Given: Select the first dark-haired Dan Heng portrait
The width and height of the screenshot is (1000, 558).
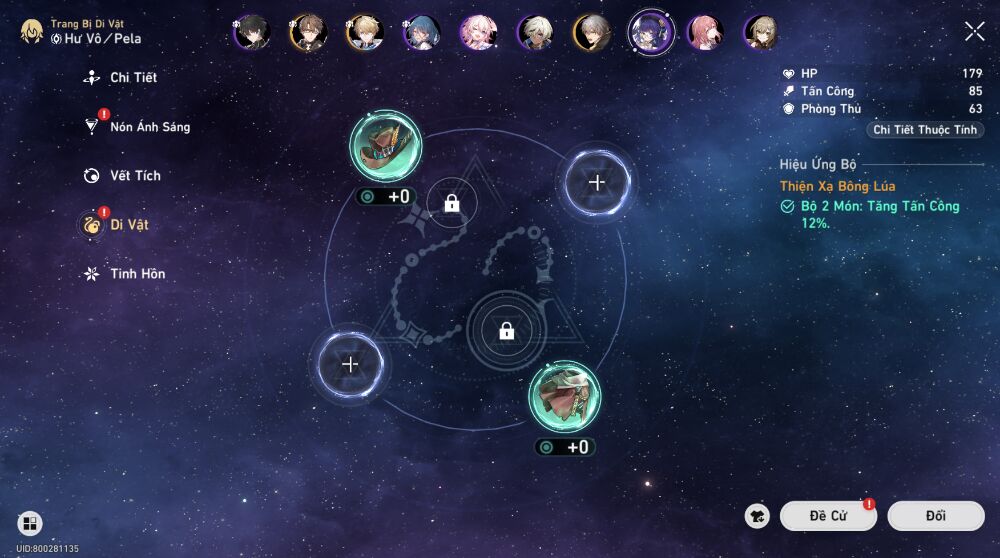Looking at the screenshot, I should [x=251, y=33].
